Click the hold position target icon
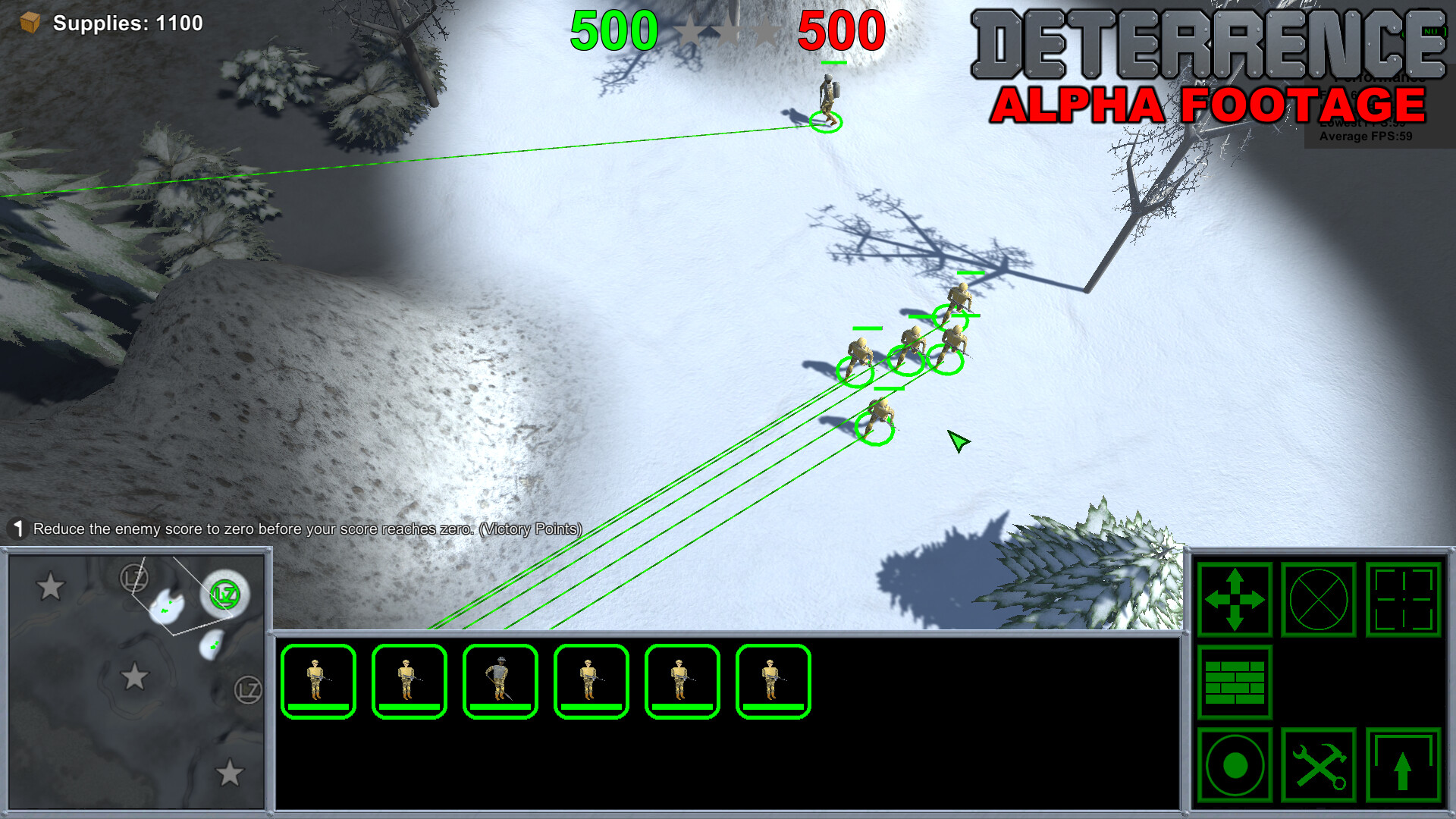1456x819 pixels. [1236, 764]
